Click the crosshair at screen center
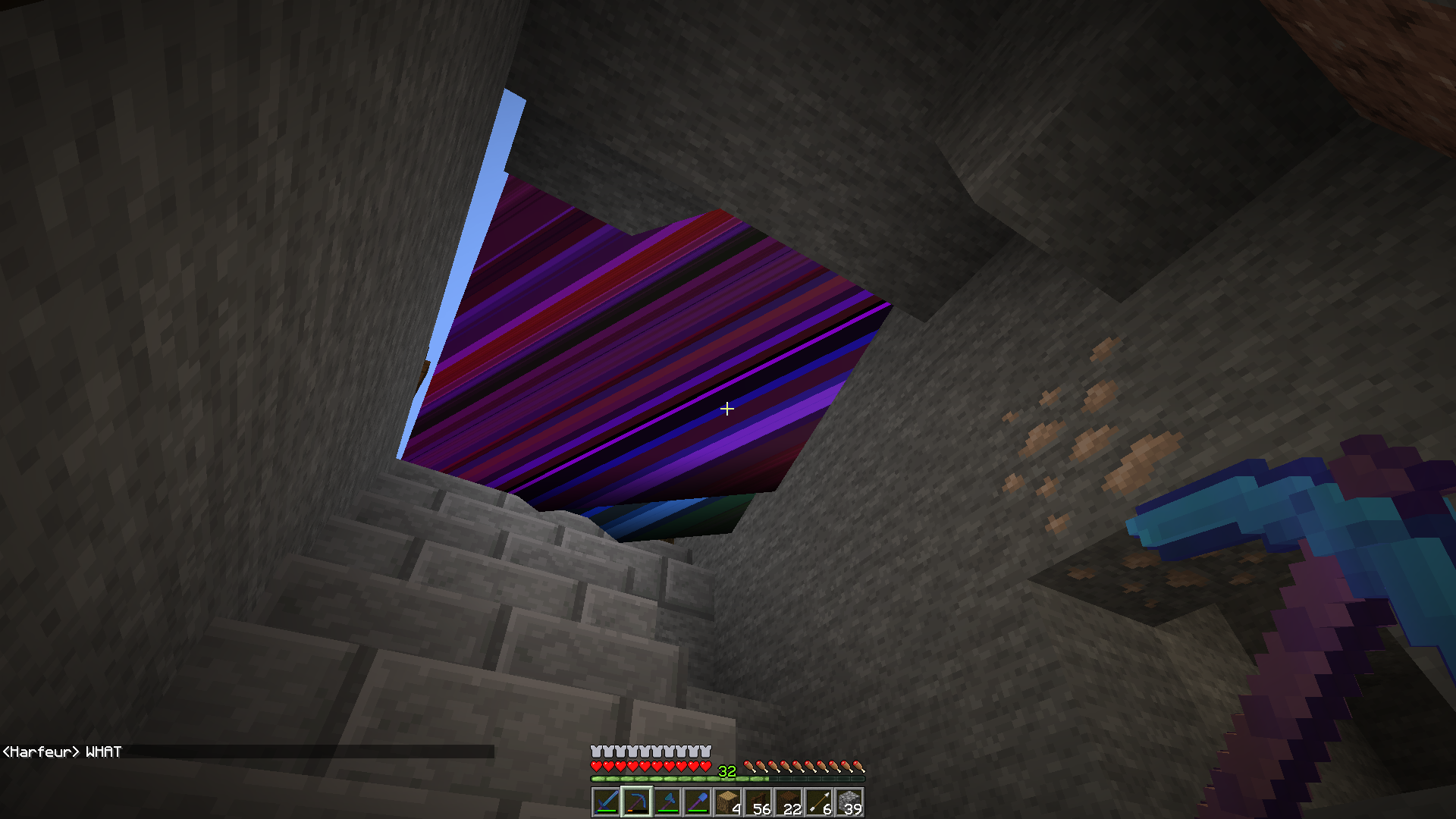The image size is (1456, 819). click(727, 409)
